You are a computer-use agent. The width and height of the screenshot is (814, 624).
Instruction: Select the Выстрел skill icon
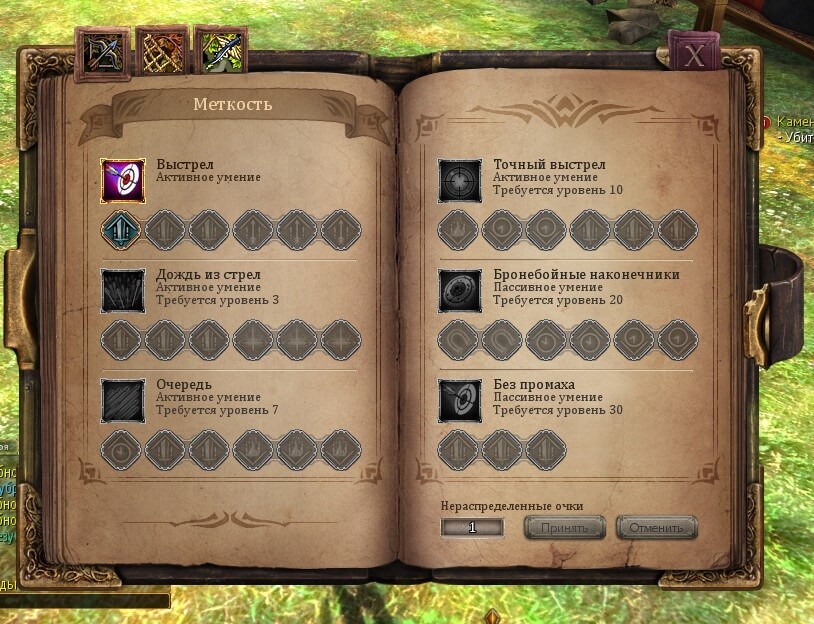point(124,180)
